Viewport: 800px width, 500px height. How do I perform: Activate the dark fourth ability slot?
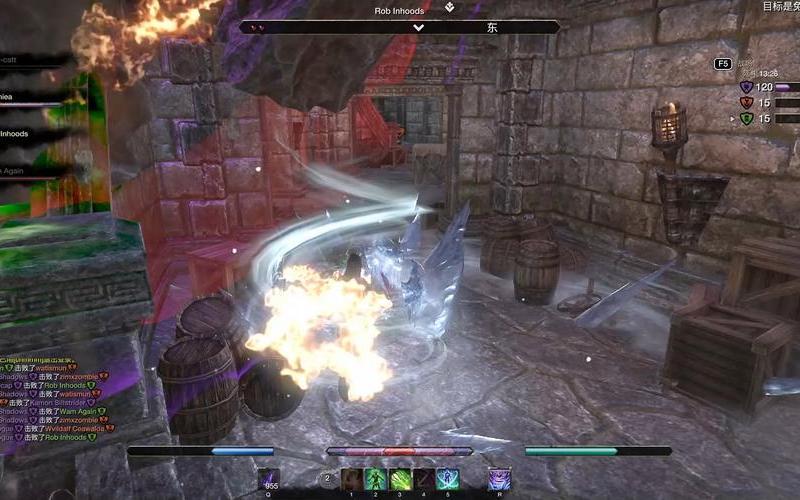click(x=424, y=479)
